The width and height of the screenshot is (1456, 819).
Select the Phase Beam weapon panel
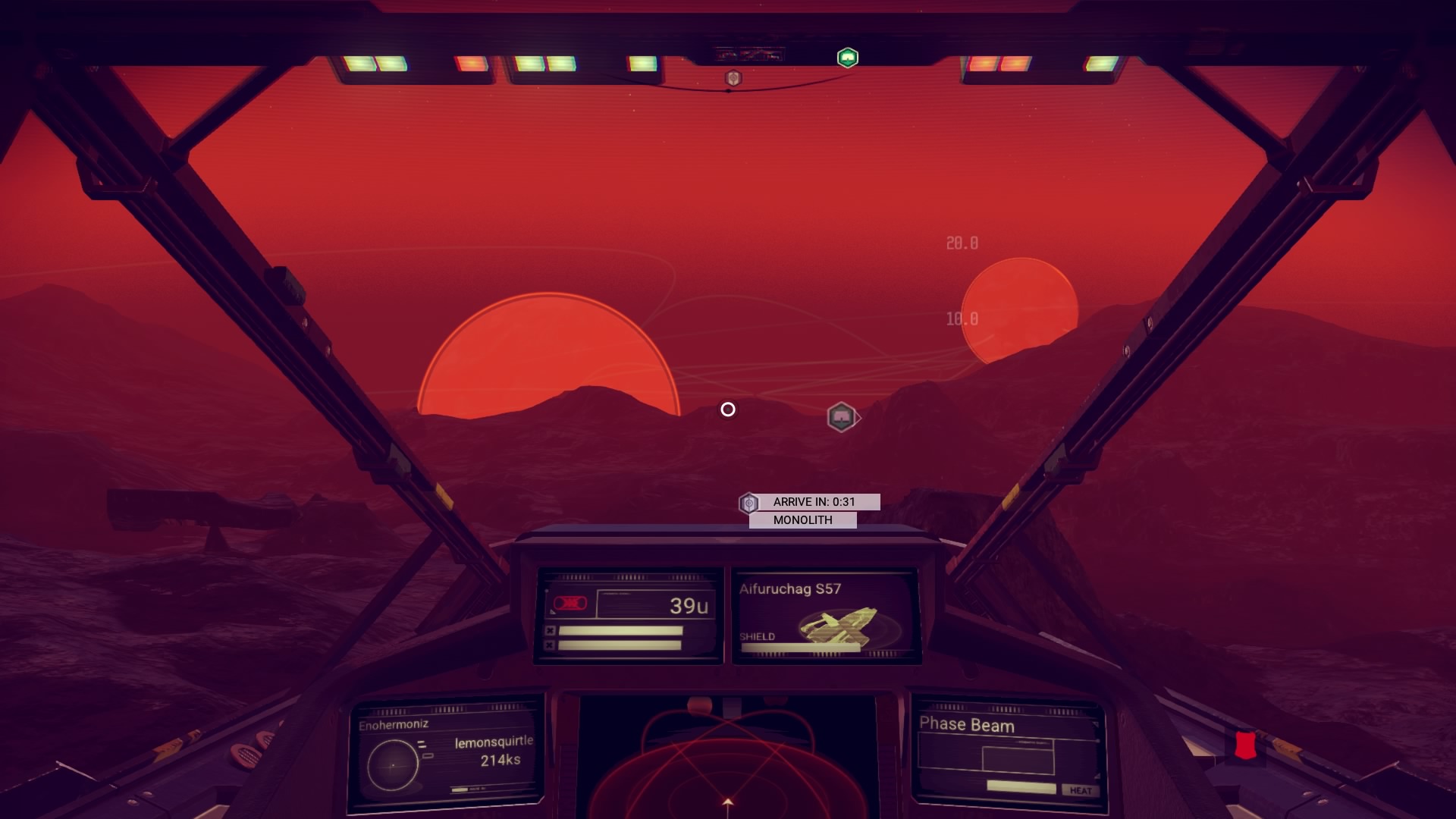pyautogui.click(x=1008, y=754)
